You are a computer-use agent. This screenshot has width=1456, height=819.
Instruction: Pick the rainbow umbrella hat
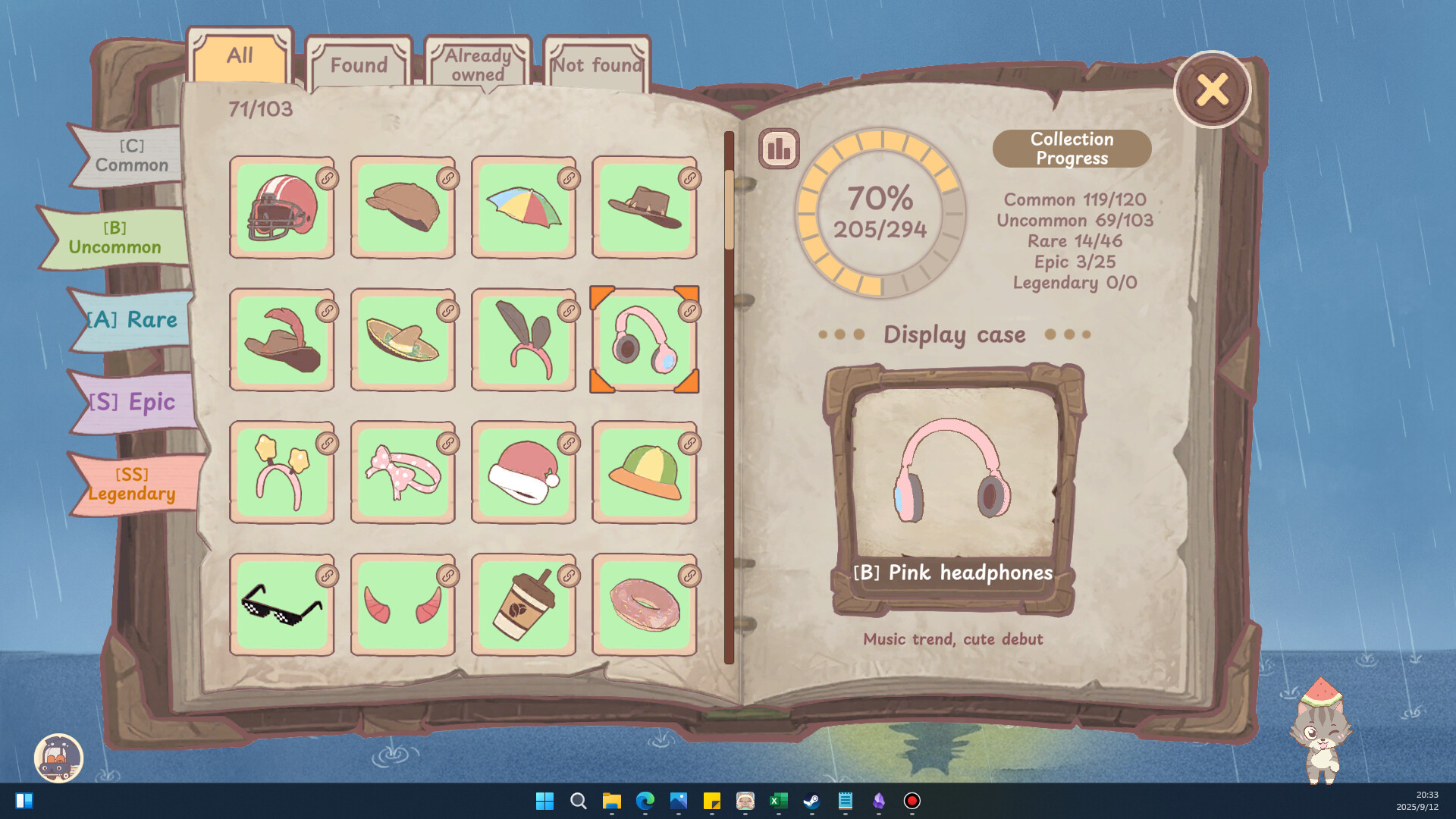523,208
